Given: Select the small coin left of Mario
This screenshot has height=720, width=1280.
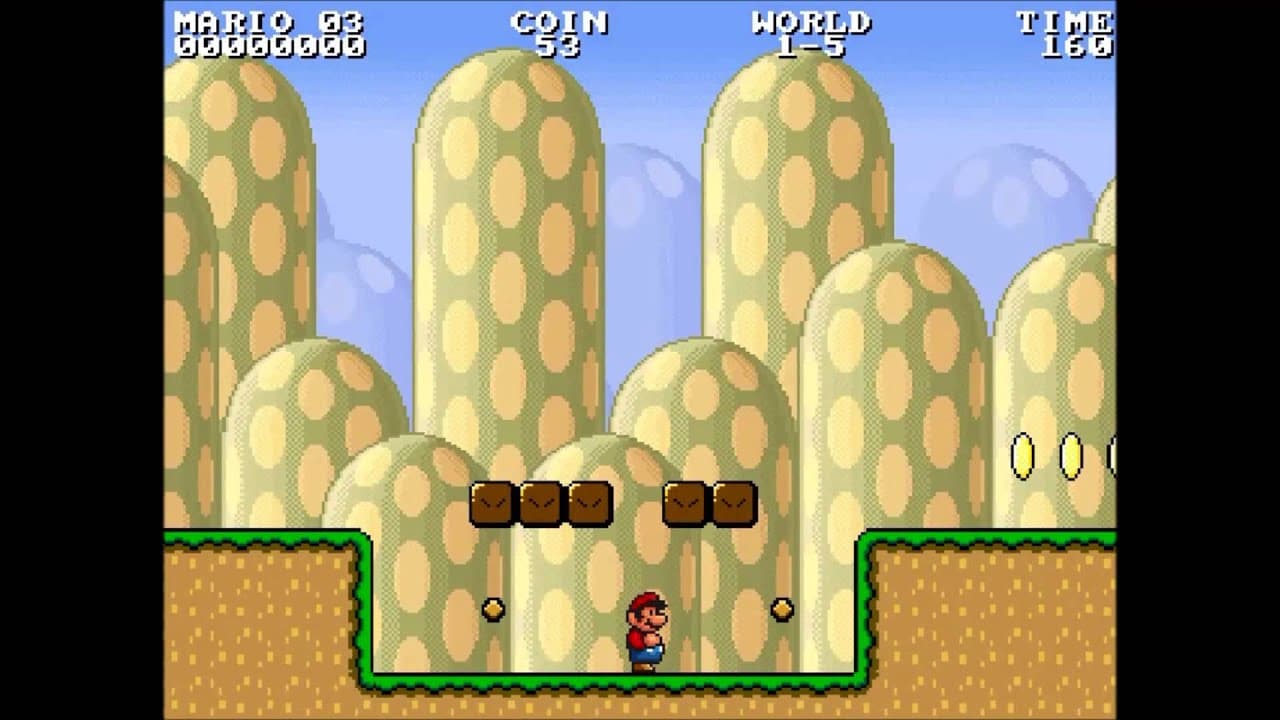Looking at the screenshot, I should (492, 608).
